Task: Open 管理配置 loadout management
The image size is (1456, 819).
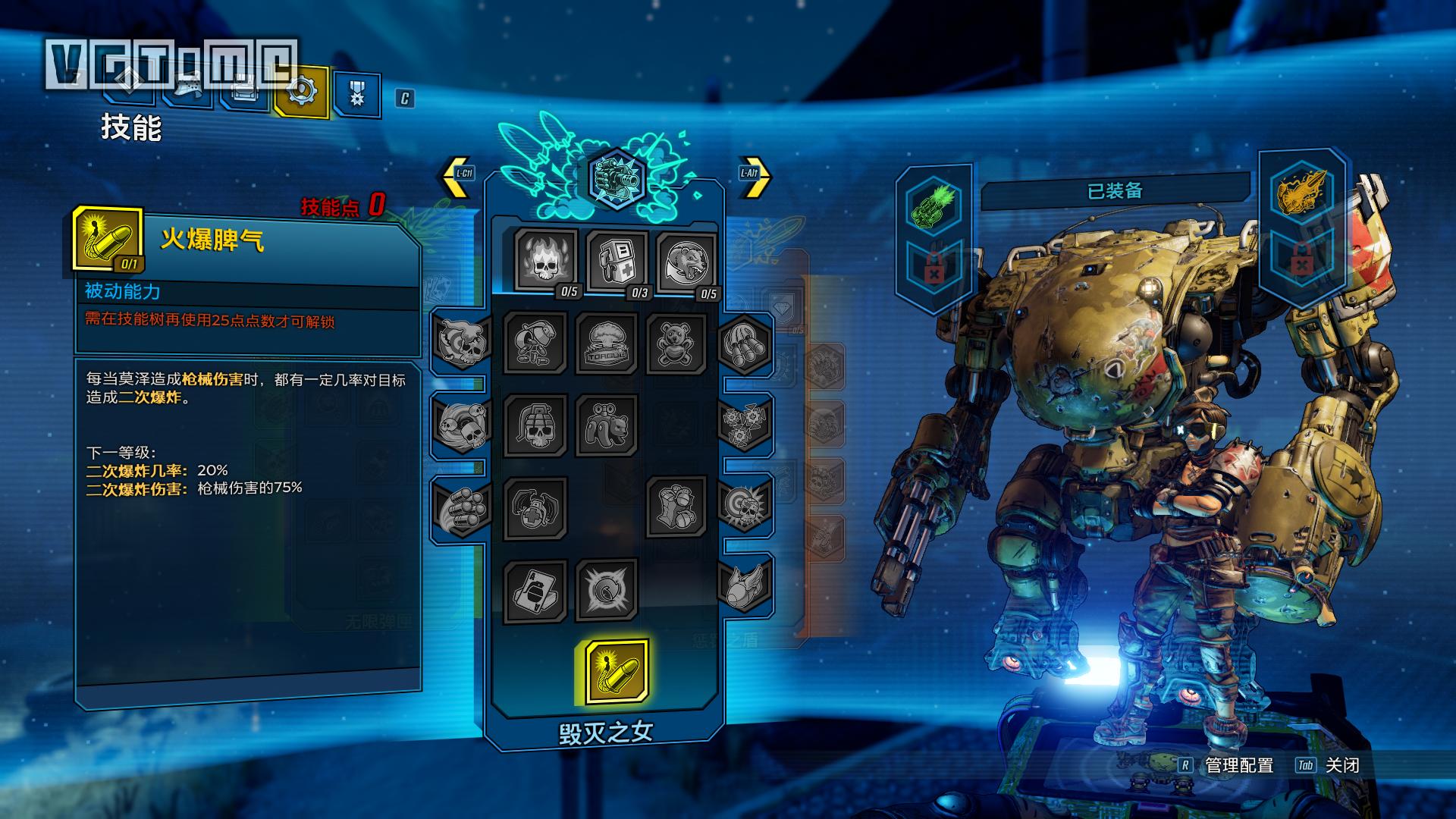Action: (1238, 766)
